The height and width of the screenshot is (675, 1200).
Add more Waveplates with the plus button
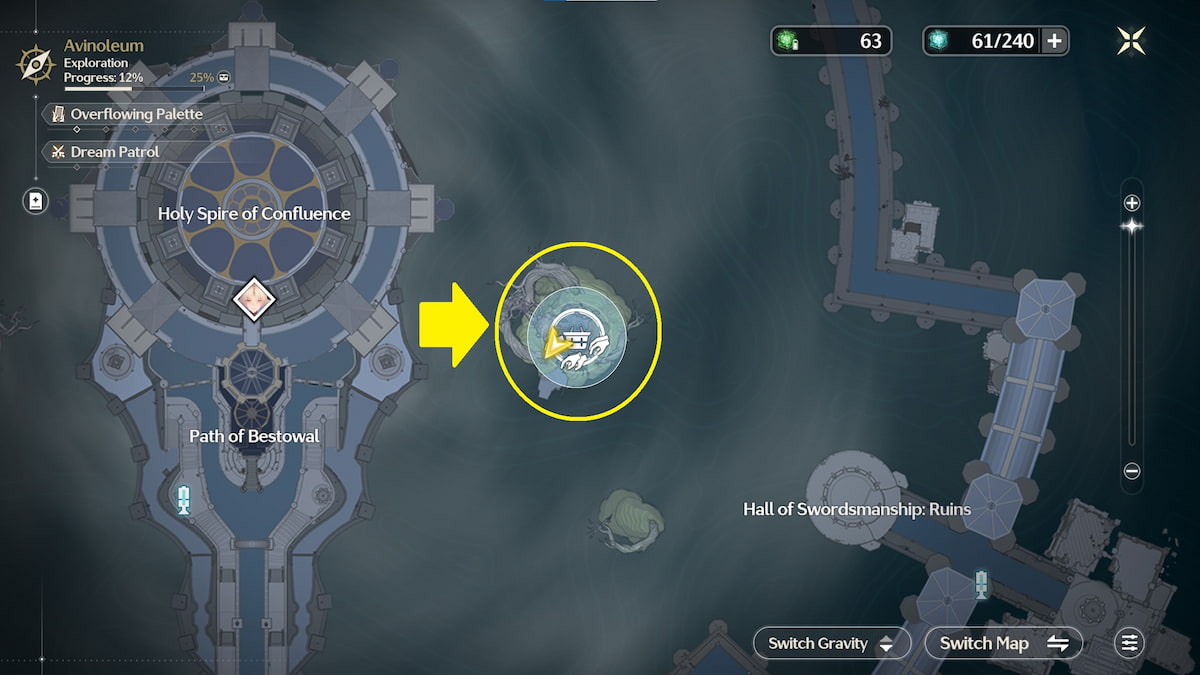[x=1054, y=41]
